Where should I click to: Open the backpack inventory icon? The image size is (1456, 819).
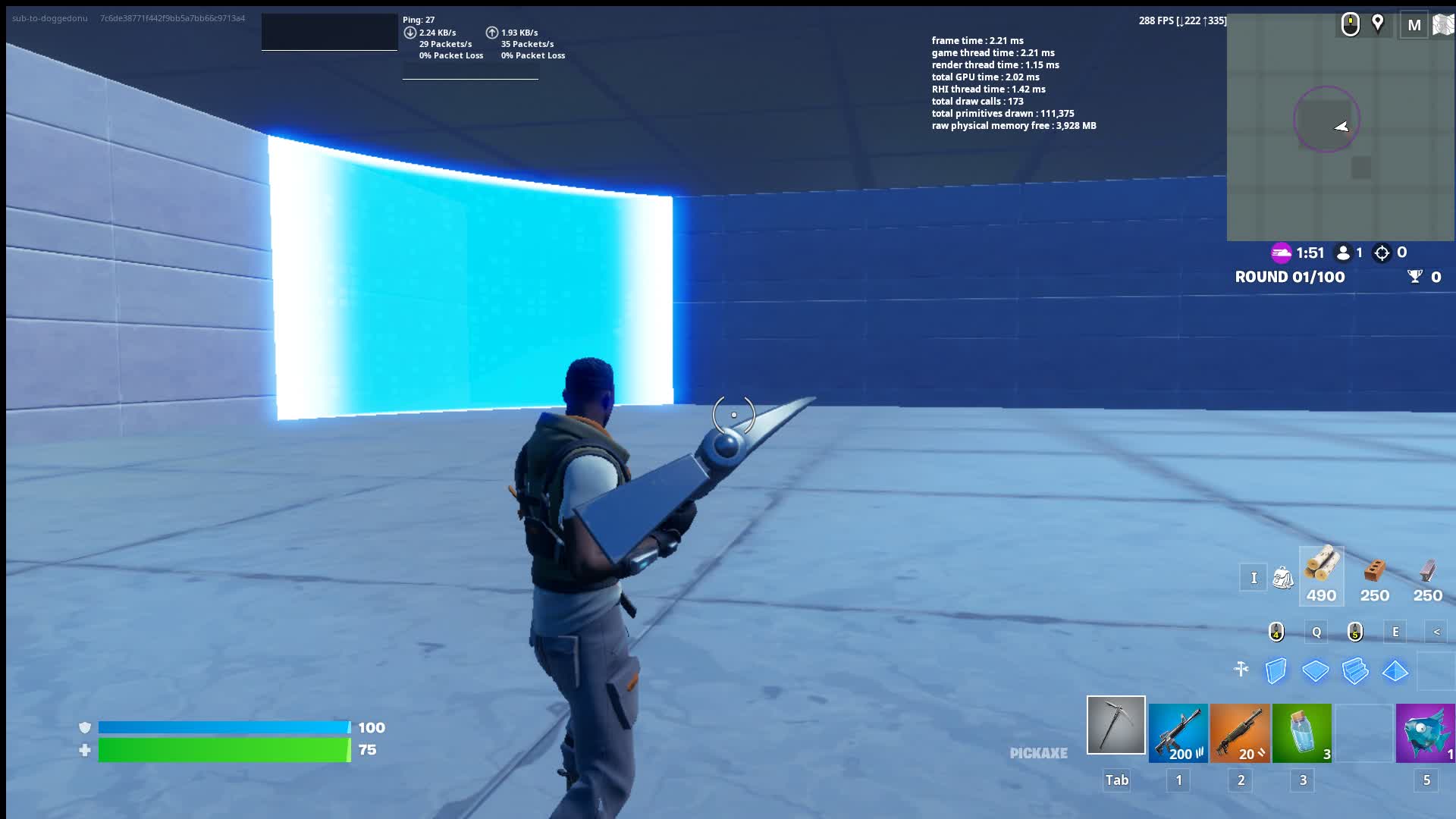1283,577
